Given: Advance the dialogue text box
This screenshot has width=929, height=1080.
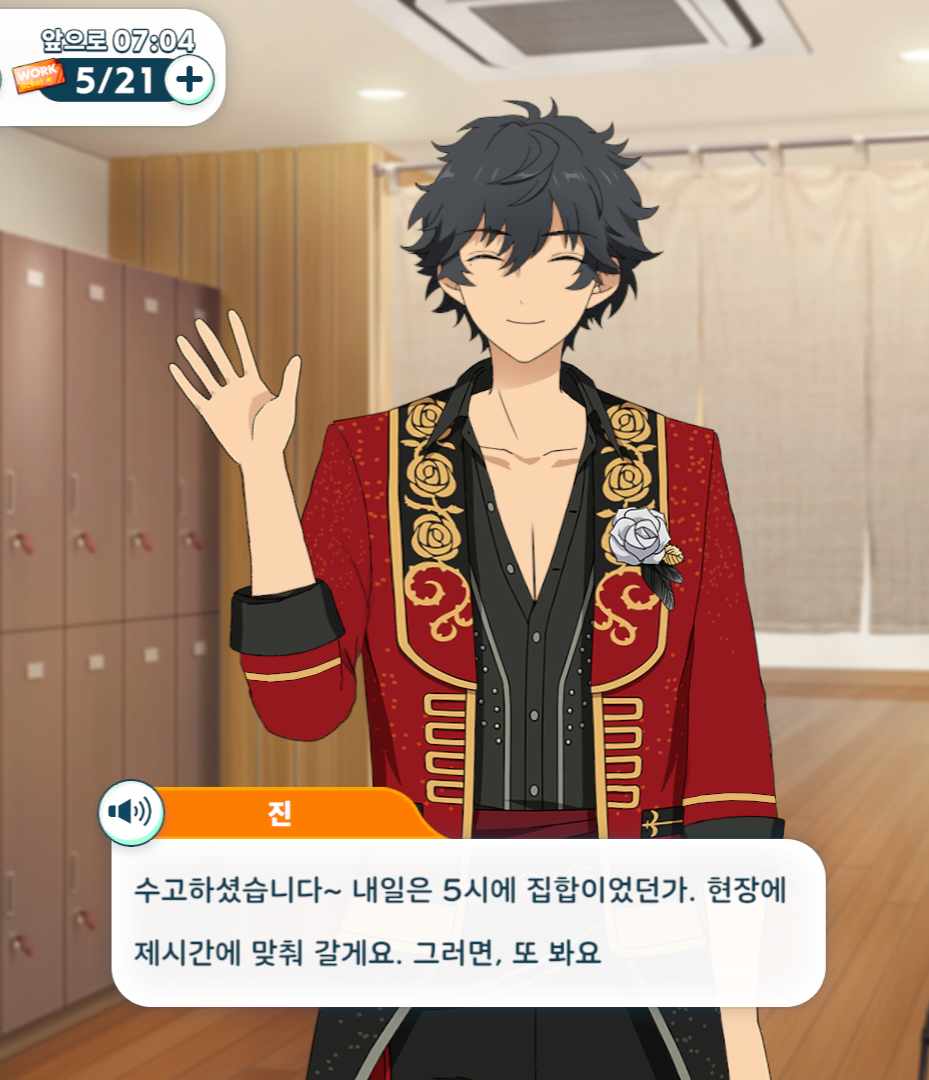Looking at the screenshot, I should click(468, 922).
